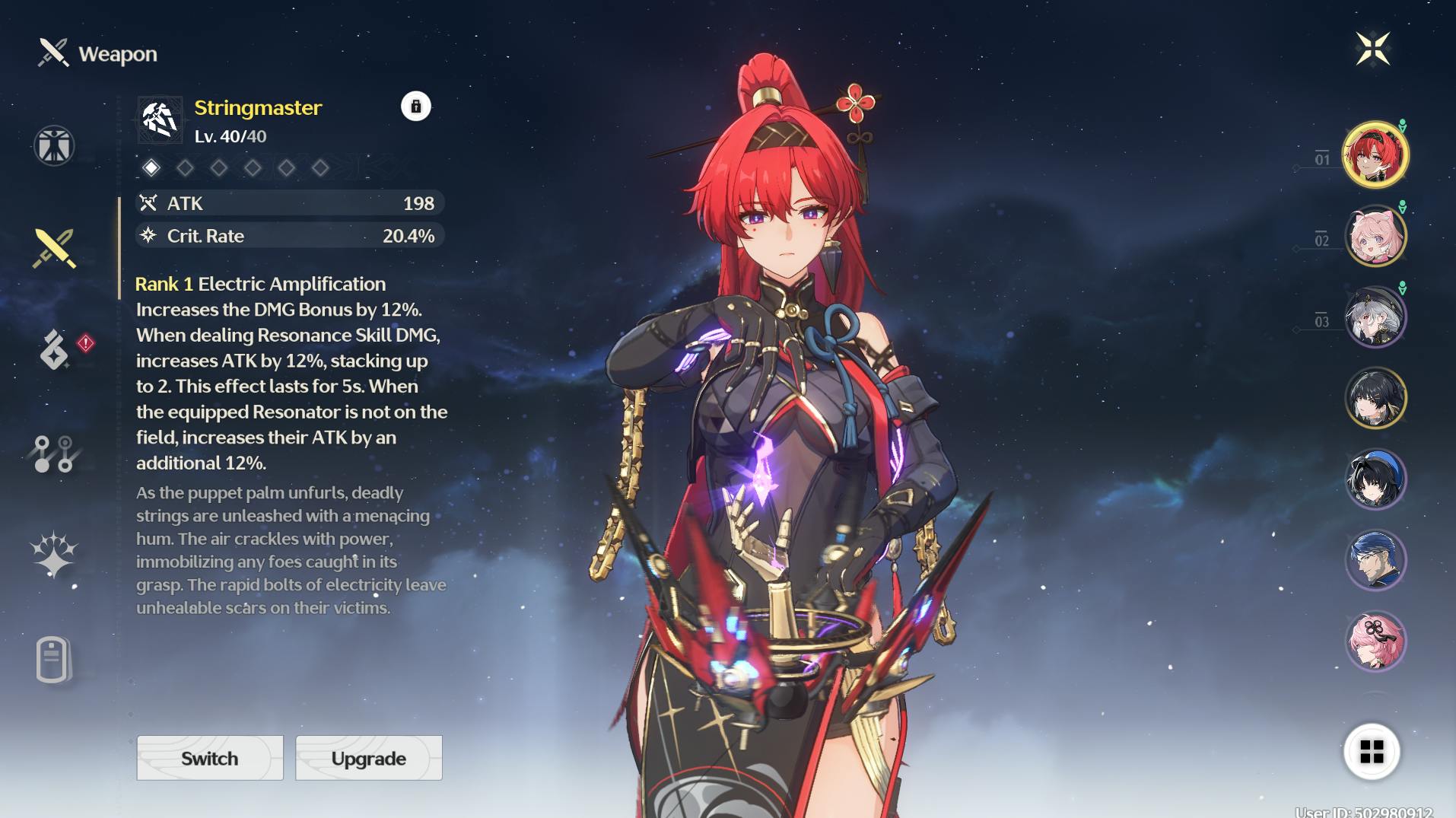Pick the dark-haired resonator with gold border
Viewport: 1456px width, 818px height.
click(1375, 398)
